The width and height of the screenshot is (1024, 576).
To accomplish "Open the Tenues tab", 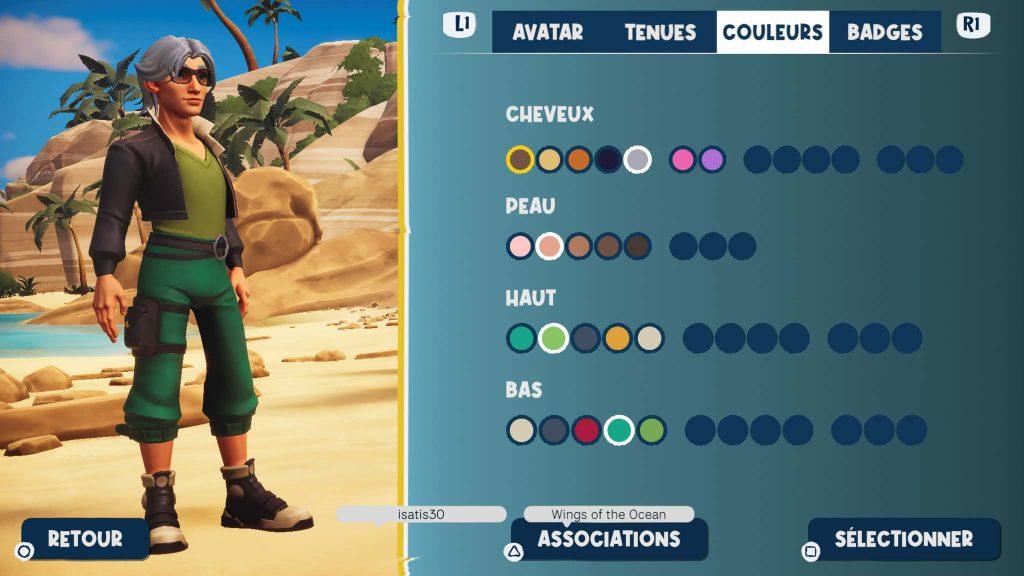I will (660, 32).
